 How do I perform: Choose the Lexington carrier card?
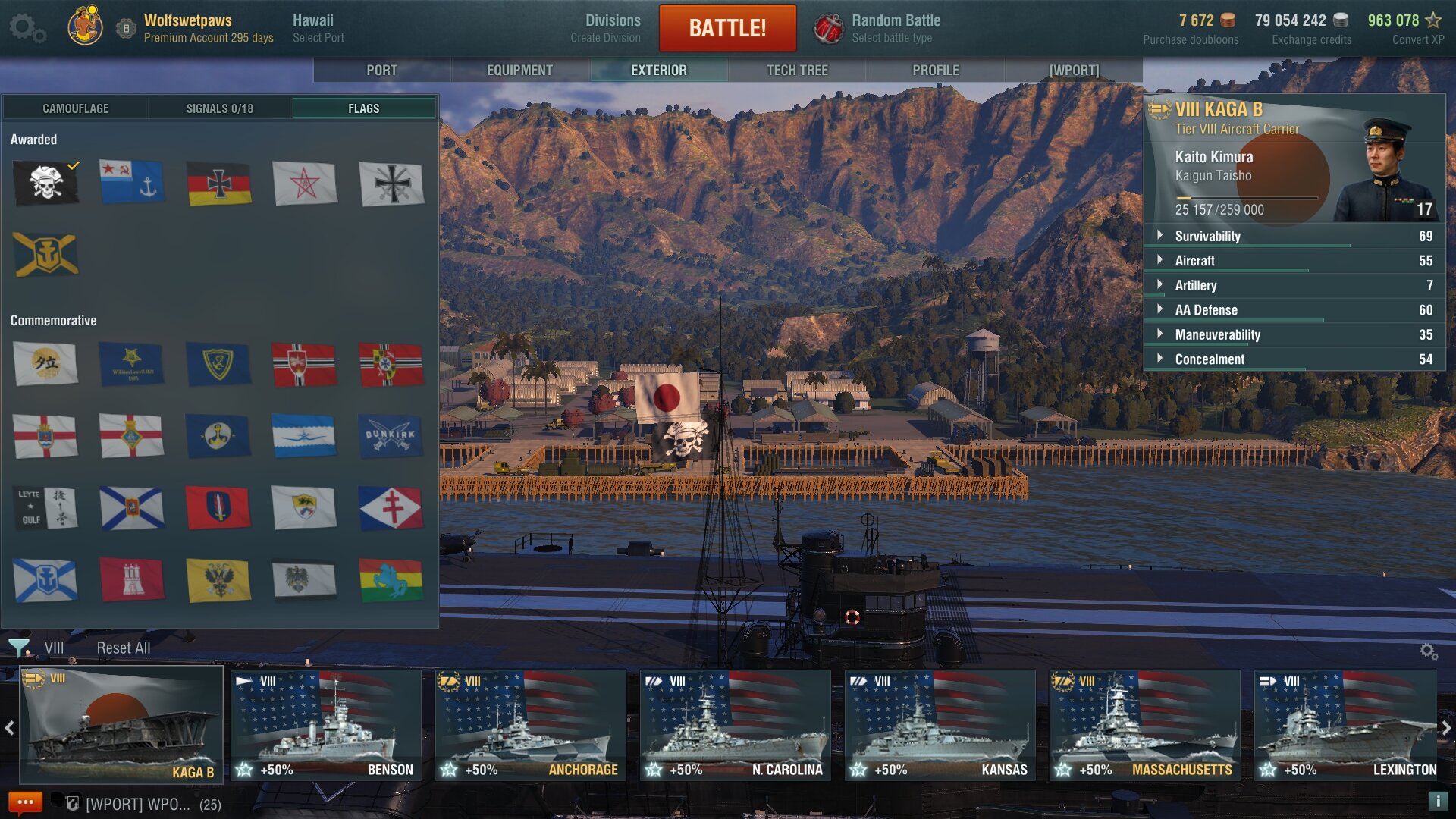(x=1345, y=724)
